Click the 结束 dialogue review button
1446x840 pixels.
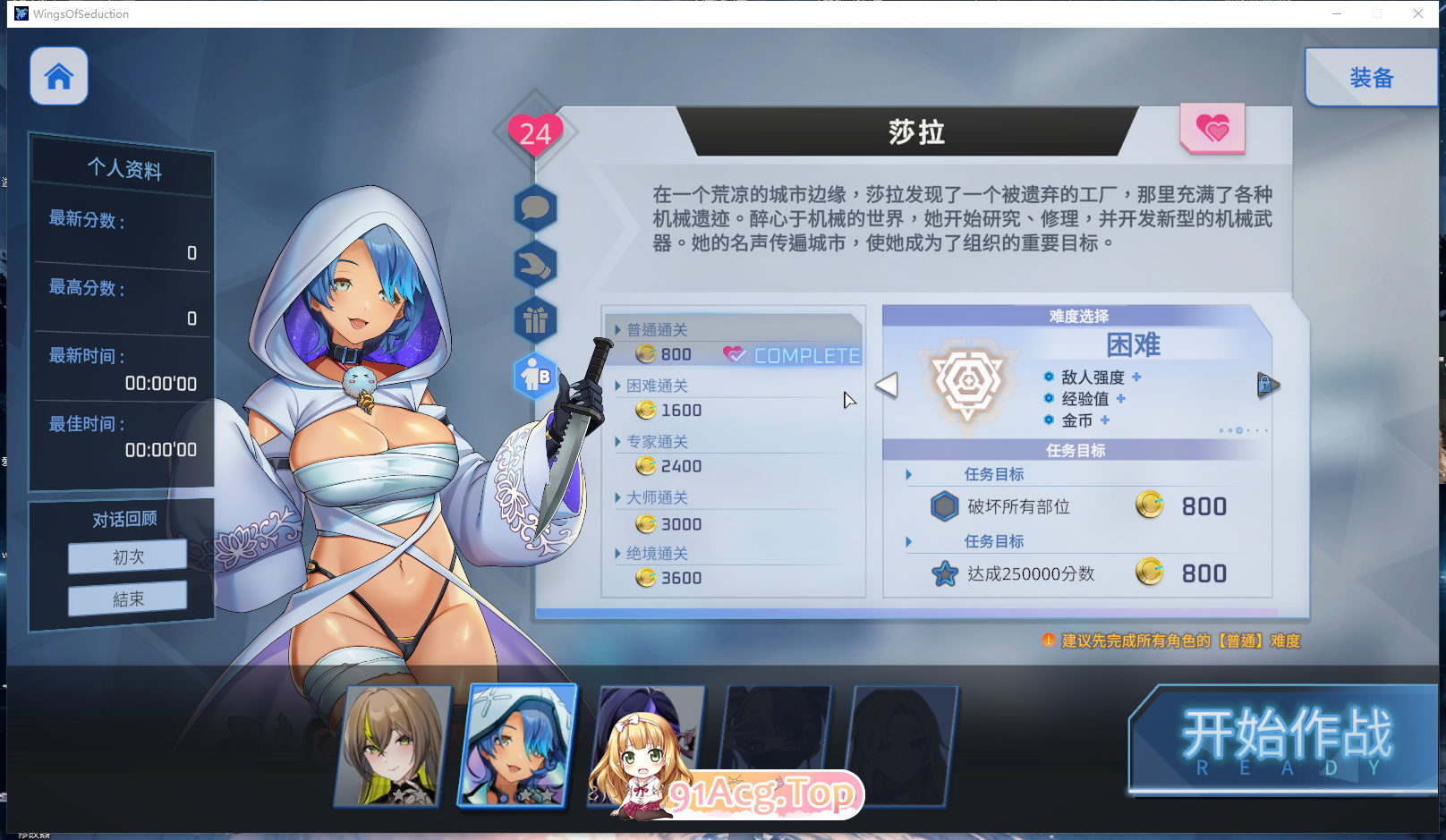[126, 598]
